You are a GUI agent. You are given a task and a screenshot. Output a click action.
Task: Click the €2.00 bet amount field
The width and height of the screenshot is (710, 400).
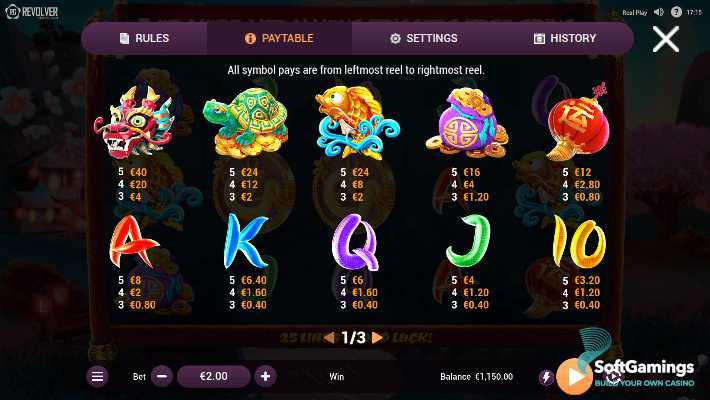coord(214,377)
